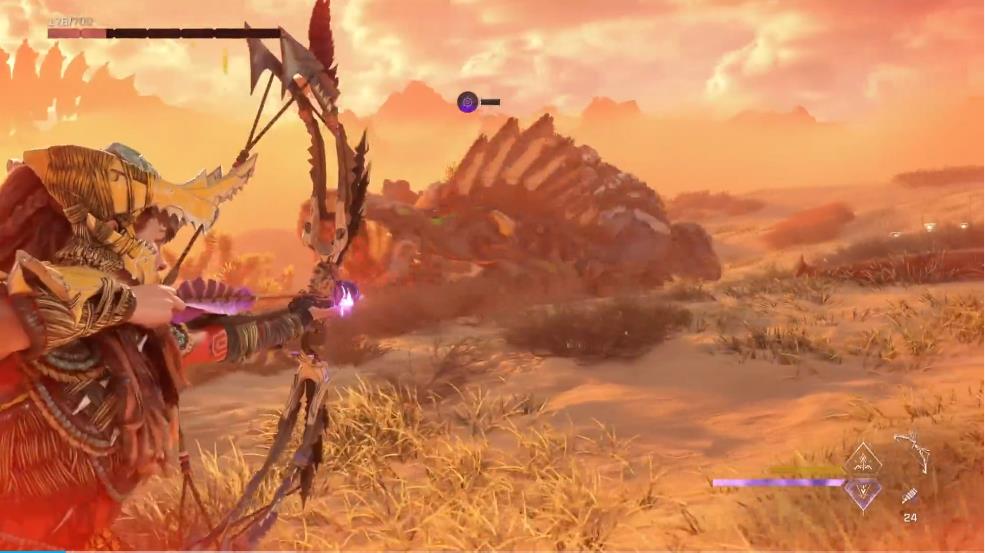Select the upper diamond weapon technique icon
985x553 pixels.
click(862, 459)
